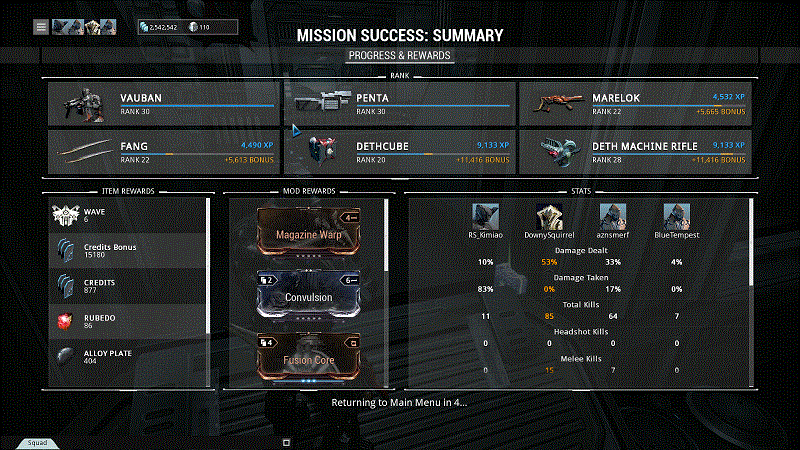Open the Squad tab

[x=33, y=442]
